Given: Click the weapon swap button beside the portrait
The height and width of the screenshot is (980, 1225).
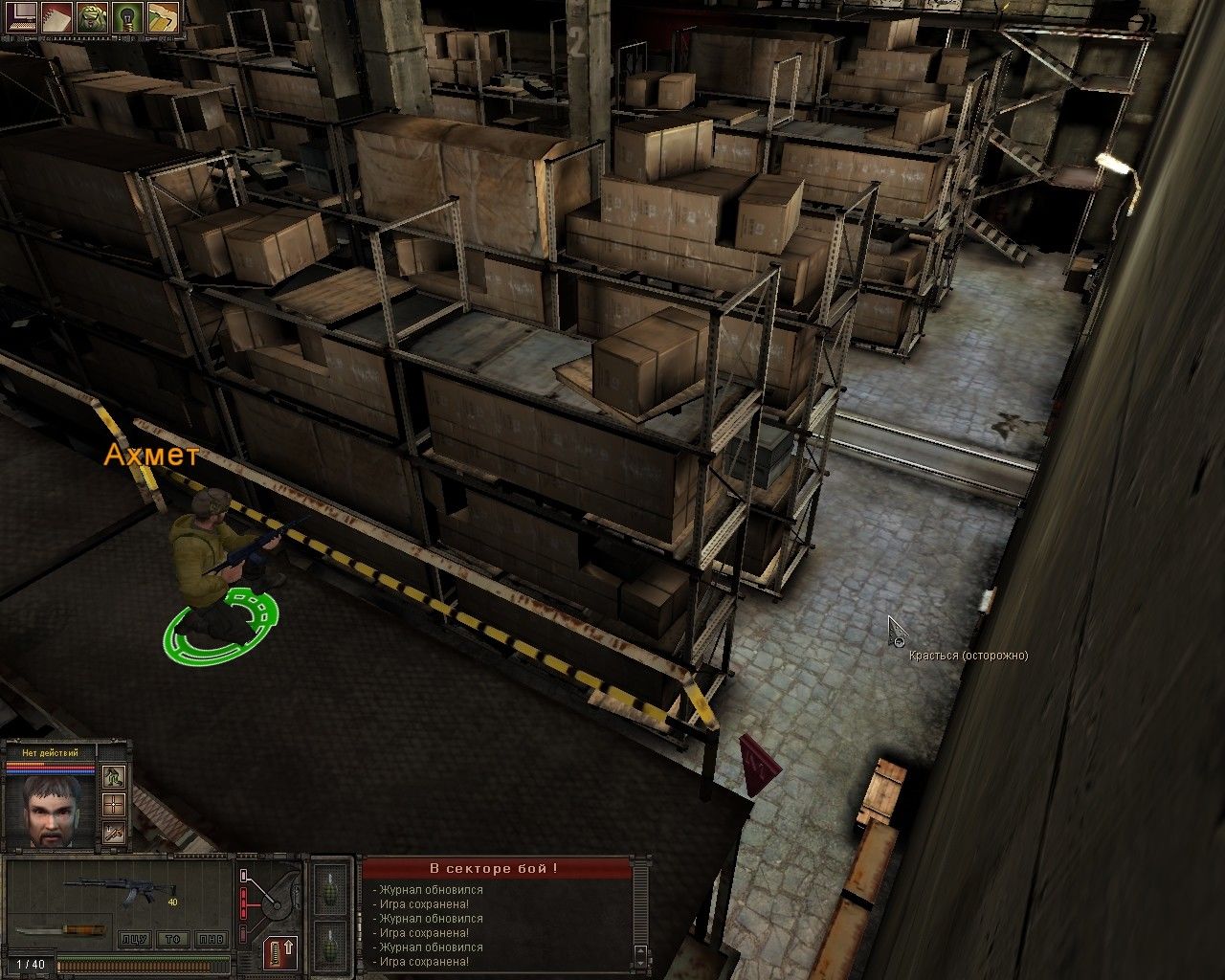Looking at the screenshot, I should coord(113,833).
